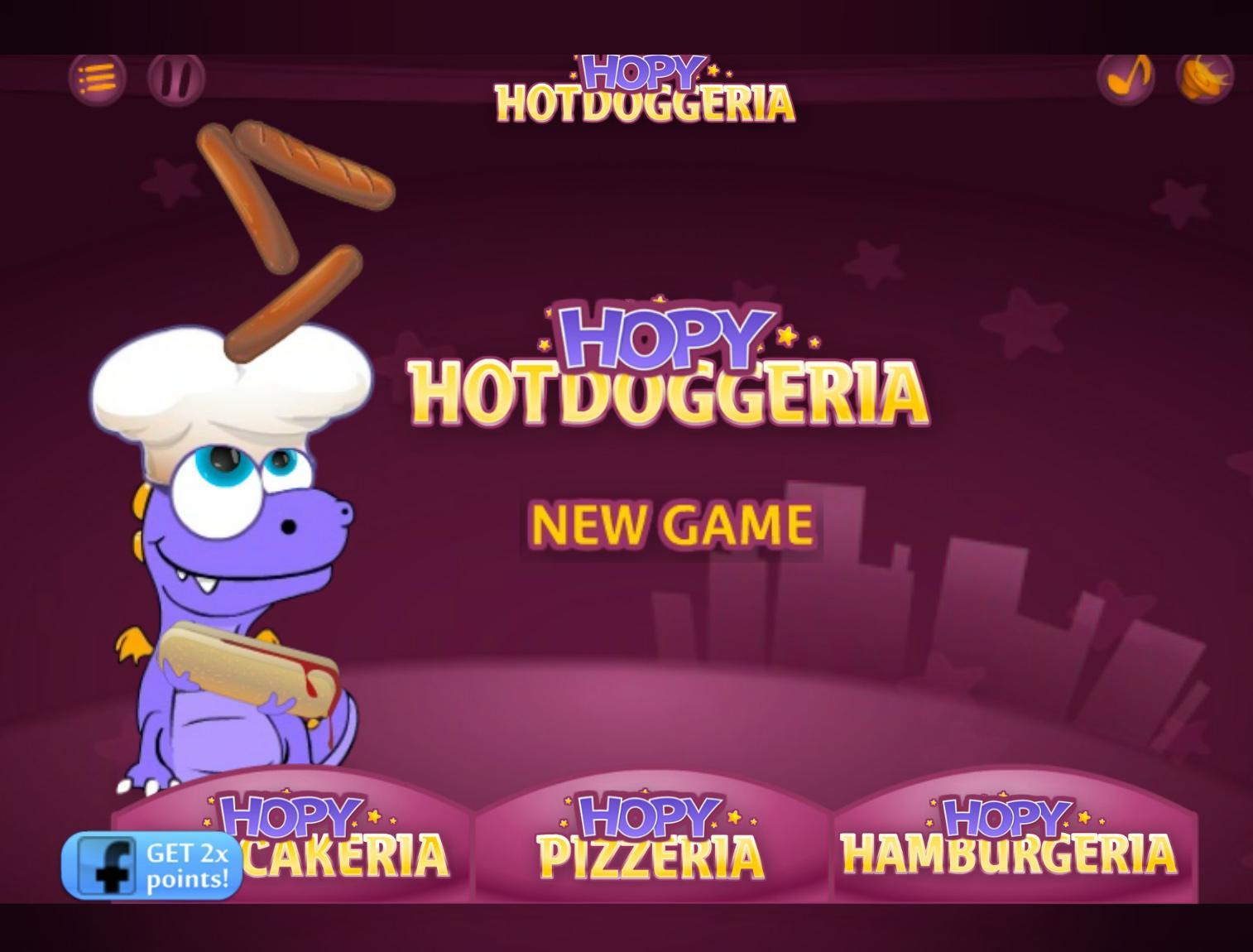
Task: Toggle the background music note icon
Action: coord(1126,76)
